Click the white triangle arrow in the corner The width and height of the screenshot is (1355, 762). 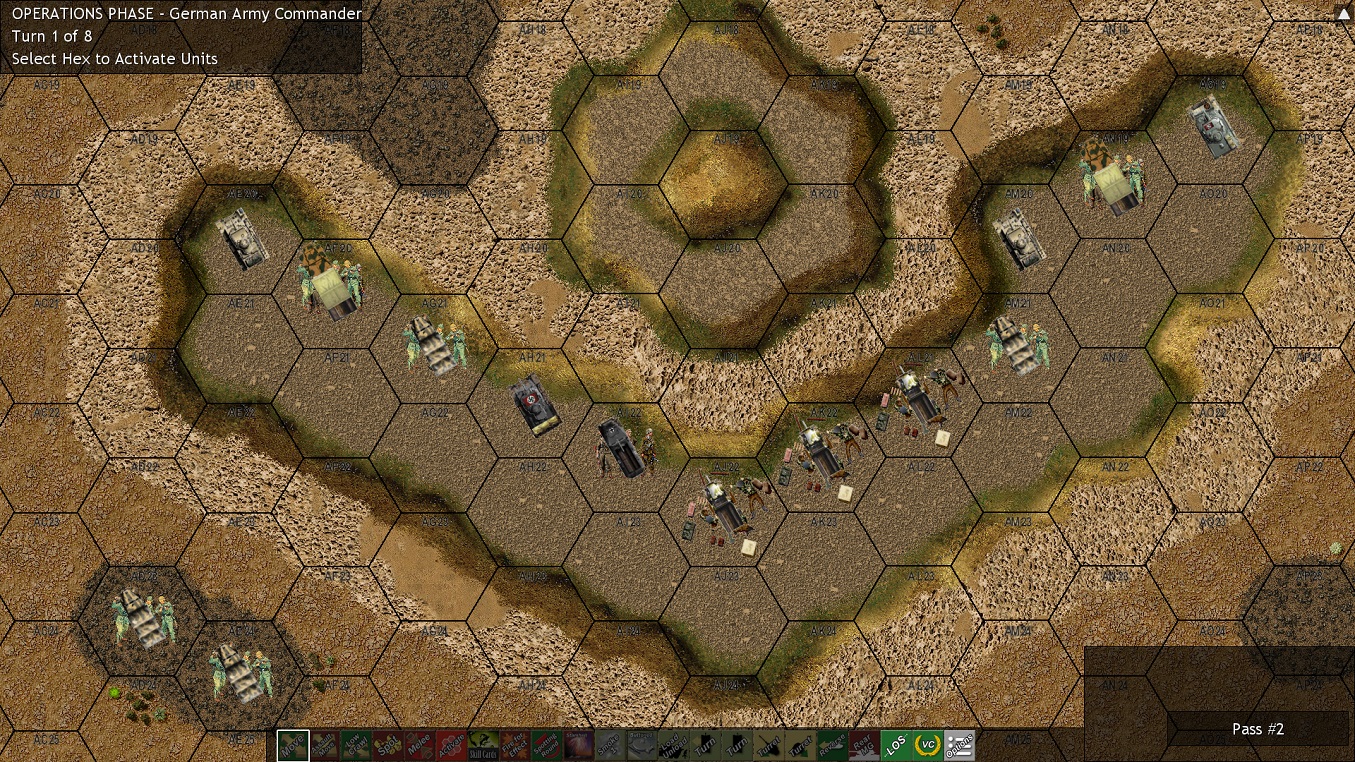1342,15
